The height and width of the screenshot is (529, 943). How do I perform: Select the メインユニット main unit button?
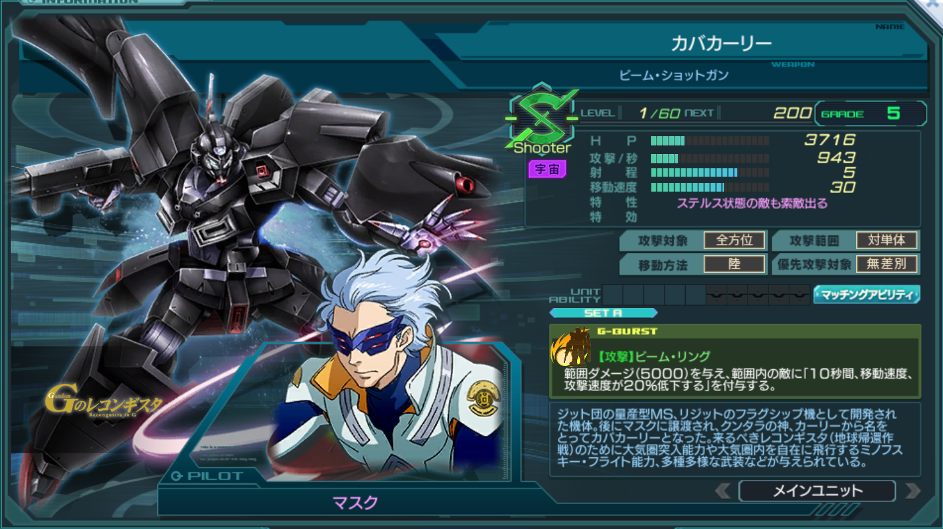[x=816, y=491]
